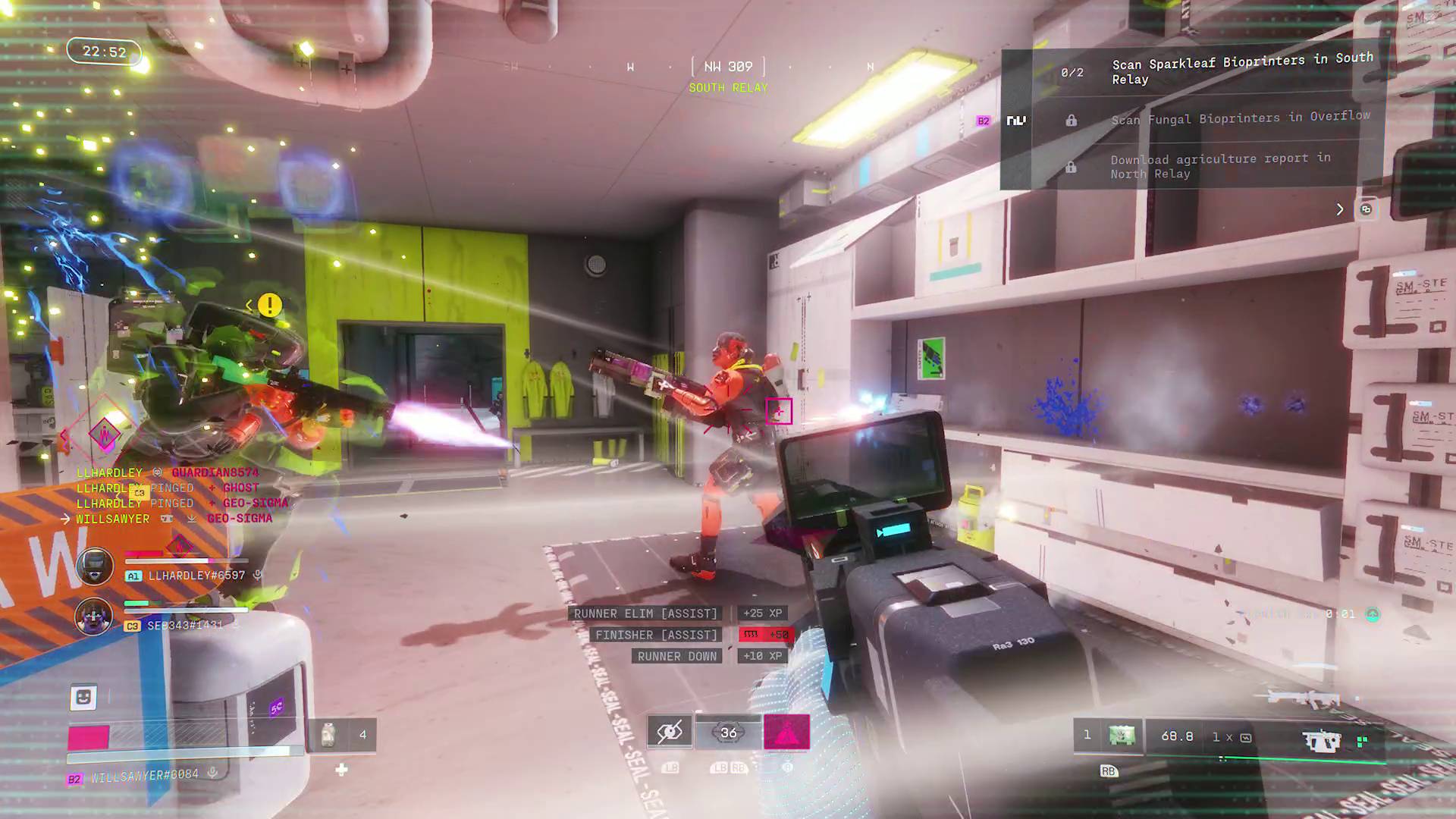Image resolution: width=1456 pixels, height=819 pixels.
Task: Activate the pink triangle ability icon
Action: tap(787, 733)
